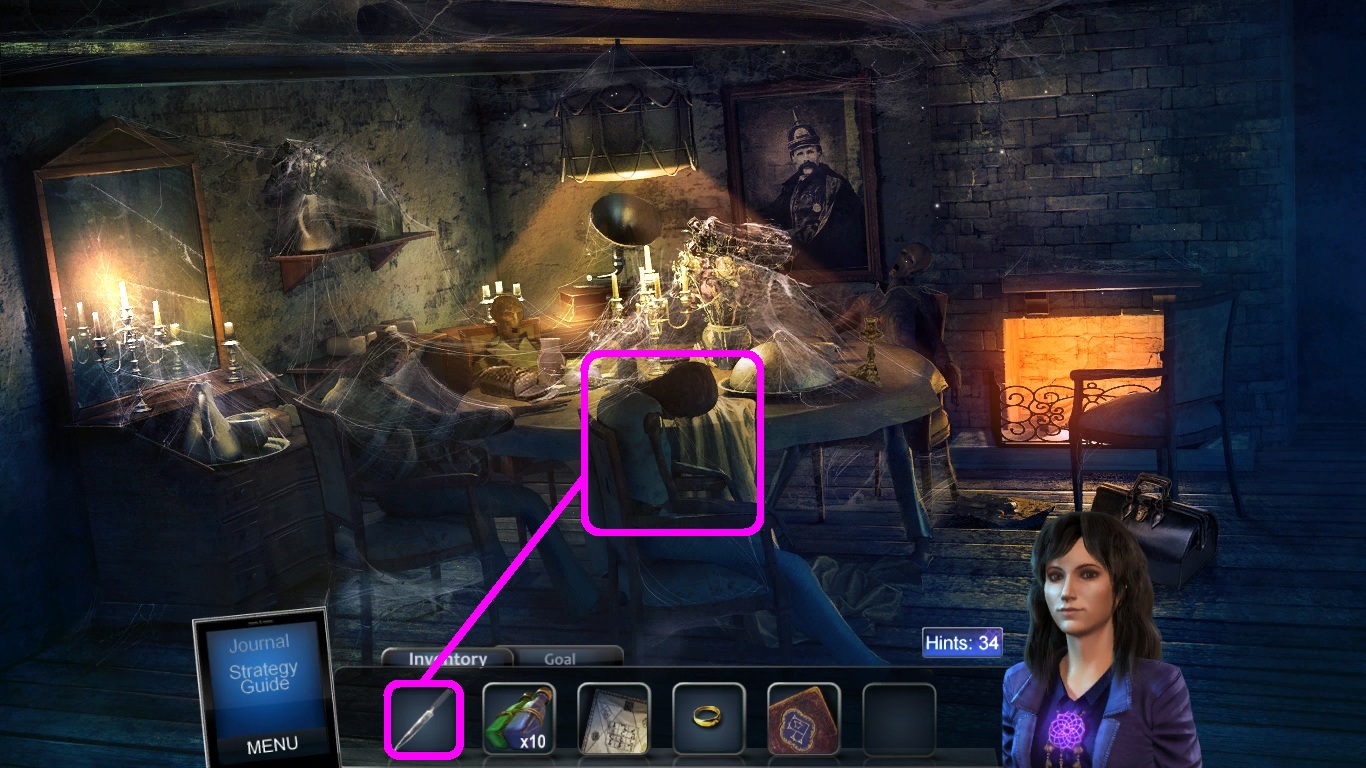Screen dimensions: 1366x768
Task: Click the leather doctor's bag near the fireplace
Action: point(1160,515)
